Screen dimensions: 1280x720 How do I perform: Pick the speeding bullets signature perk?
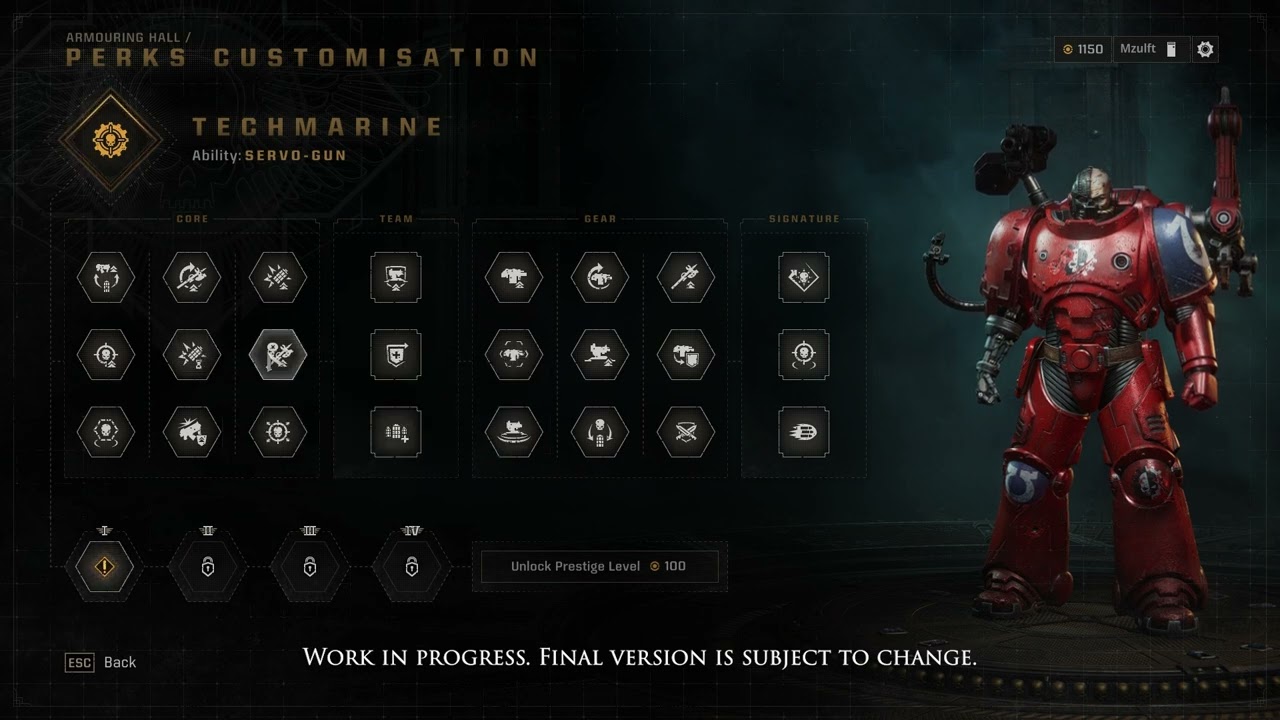click(x=803, y=432)
